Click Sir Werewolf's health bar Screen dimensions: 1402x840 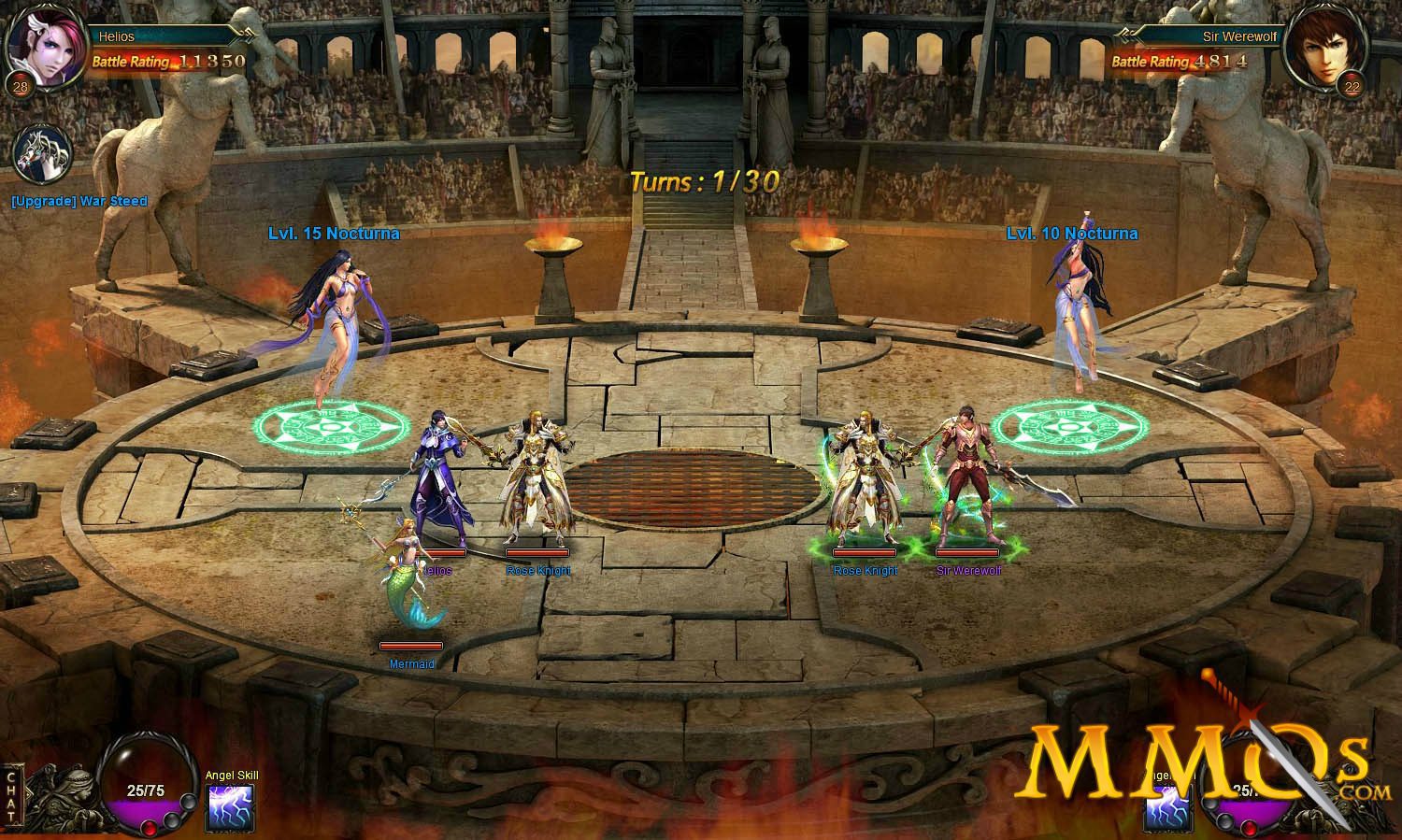[969, 552]
